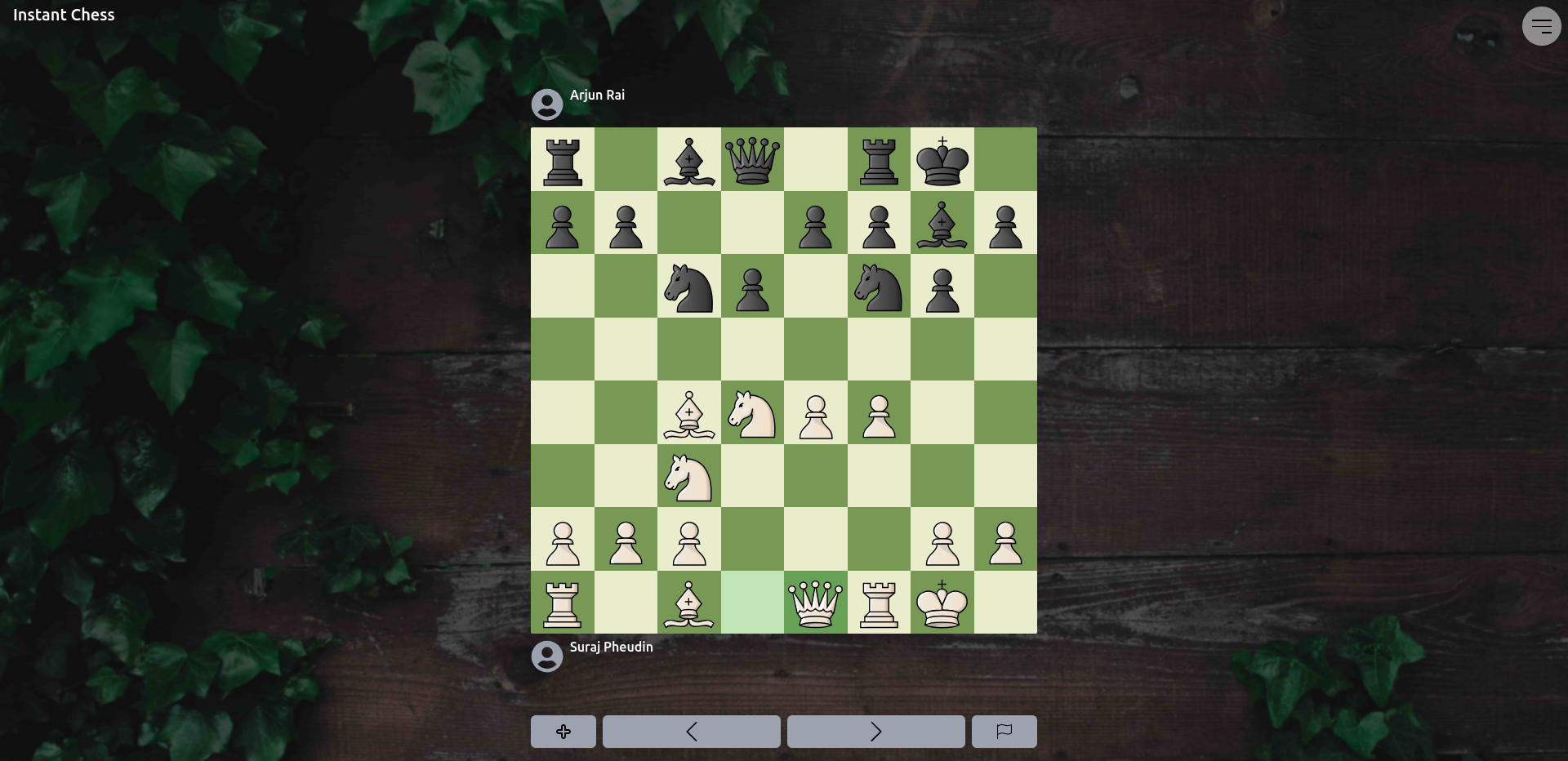This screenshot has height=761, width=1568.
Task: Click the resign flag icon
Action: pos(1003,732)
